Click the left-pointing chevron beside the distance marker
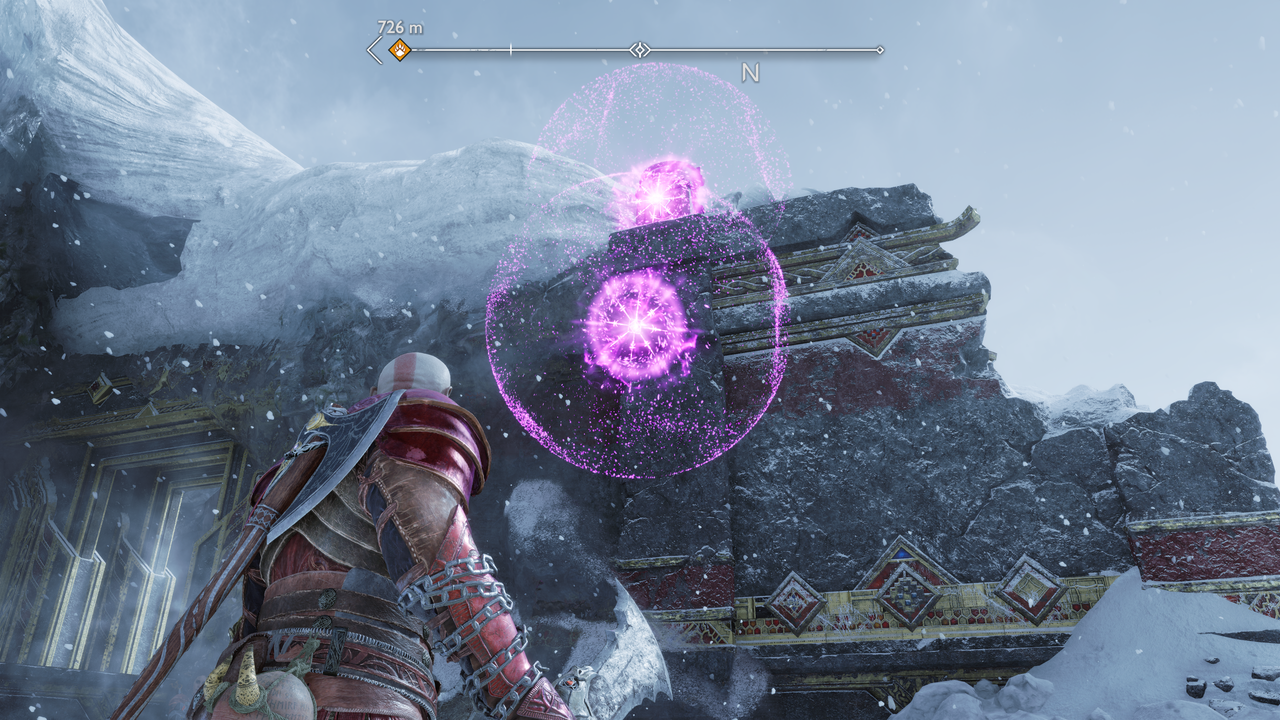Screen dimensions: 1280x720 (372, 48)
